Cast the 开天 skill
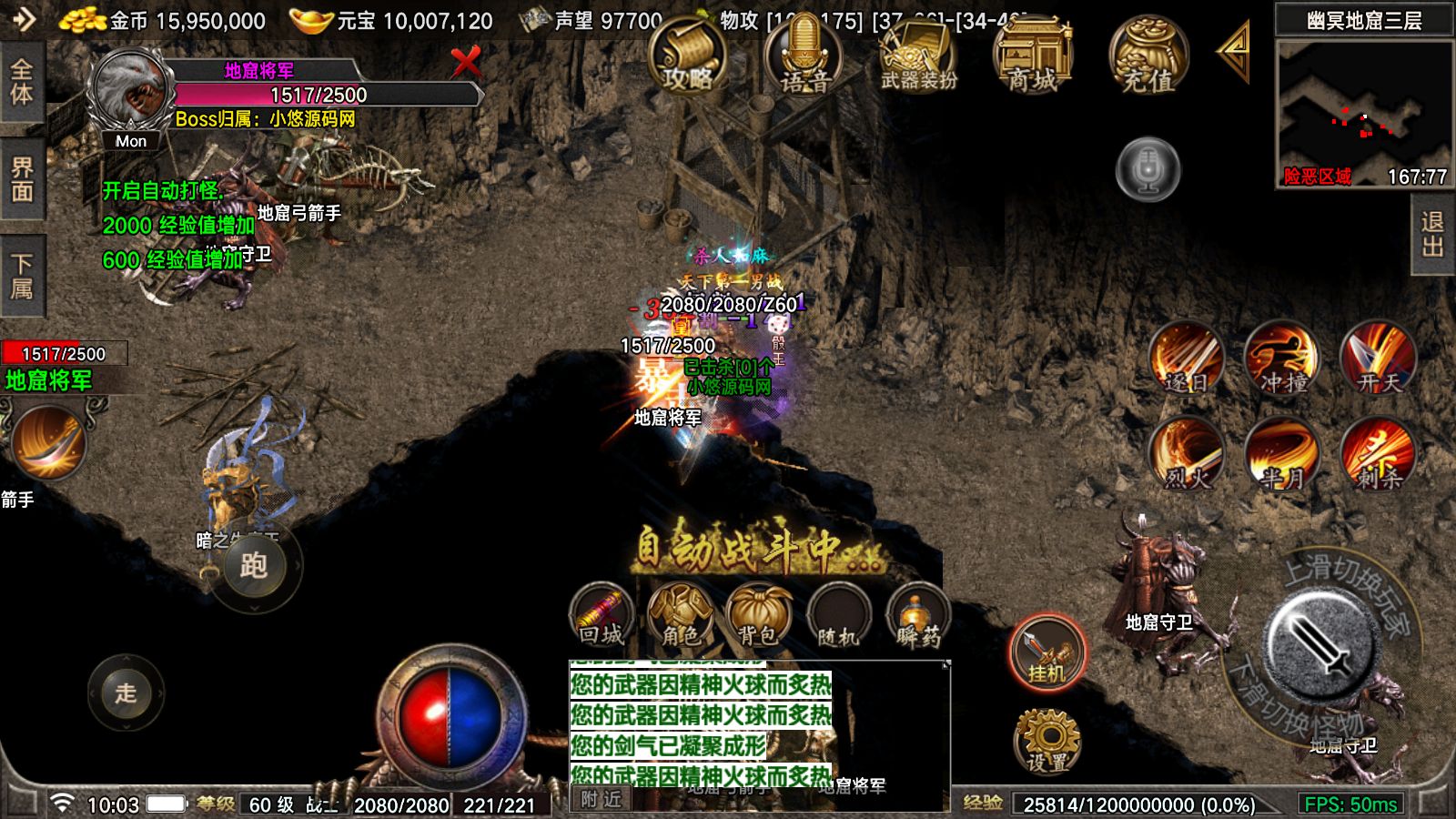 pos(1378,359)
